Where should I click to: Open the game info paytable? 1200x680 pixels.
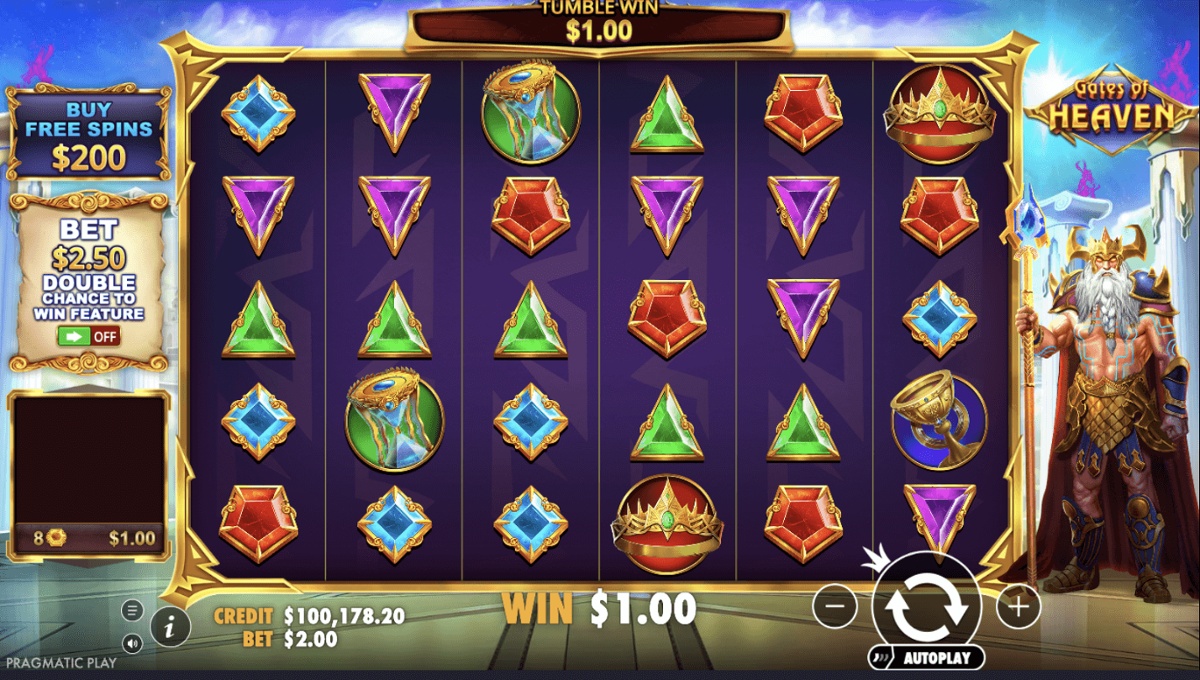point(171,627)
